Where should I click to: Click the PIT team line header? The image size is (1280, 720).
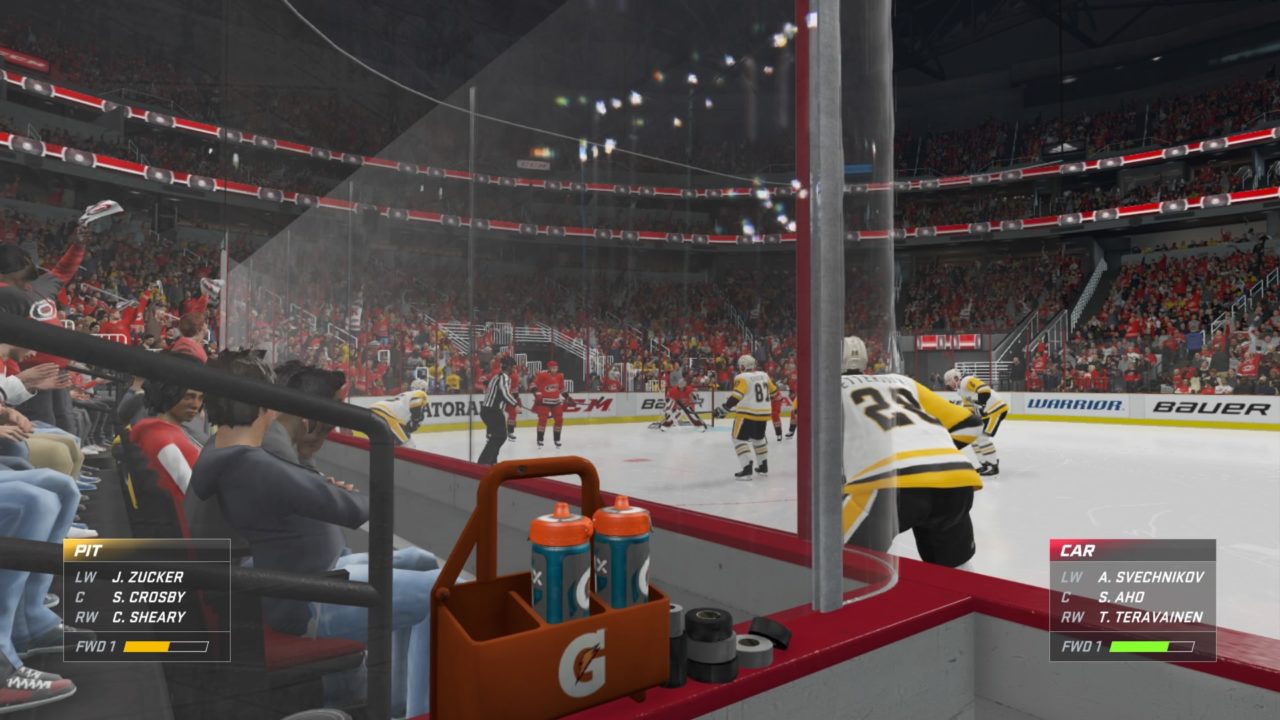[146, 550]
